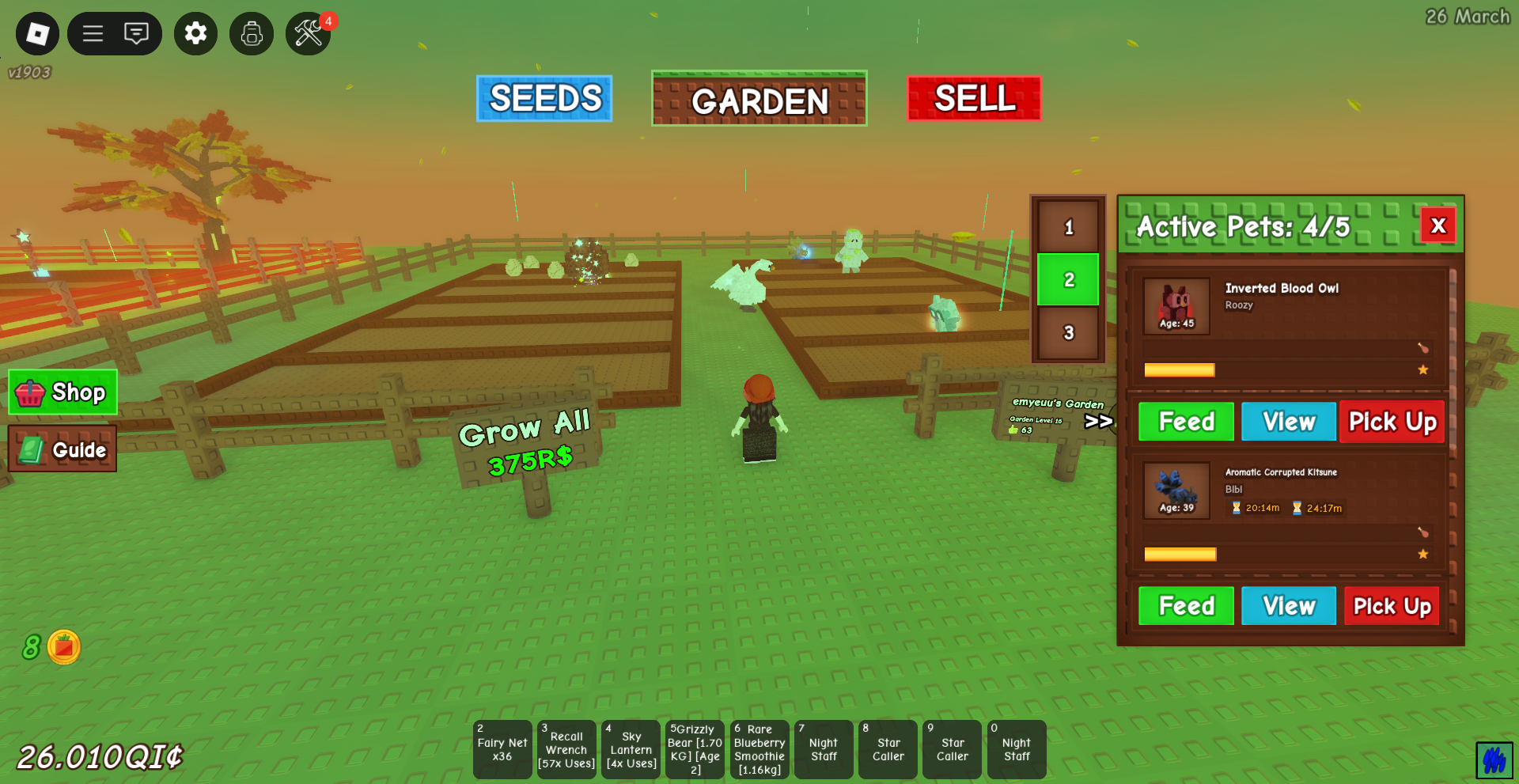The width and height of the screenshot is (1519, 784).
Task: Select the Fairy Net hotbar slot
Action: (x=502, y=749)
